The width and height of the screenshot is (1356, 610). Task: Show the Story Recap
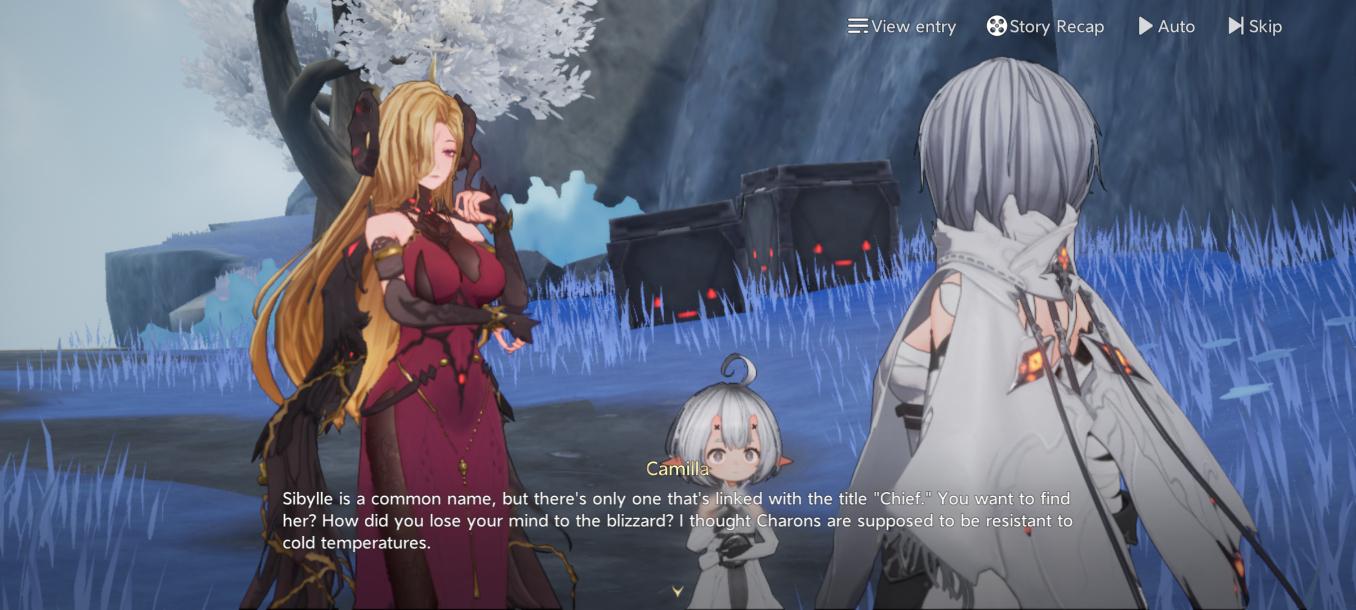coord(1045,27)
